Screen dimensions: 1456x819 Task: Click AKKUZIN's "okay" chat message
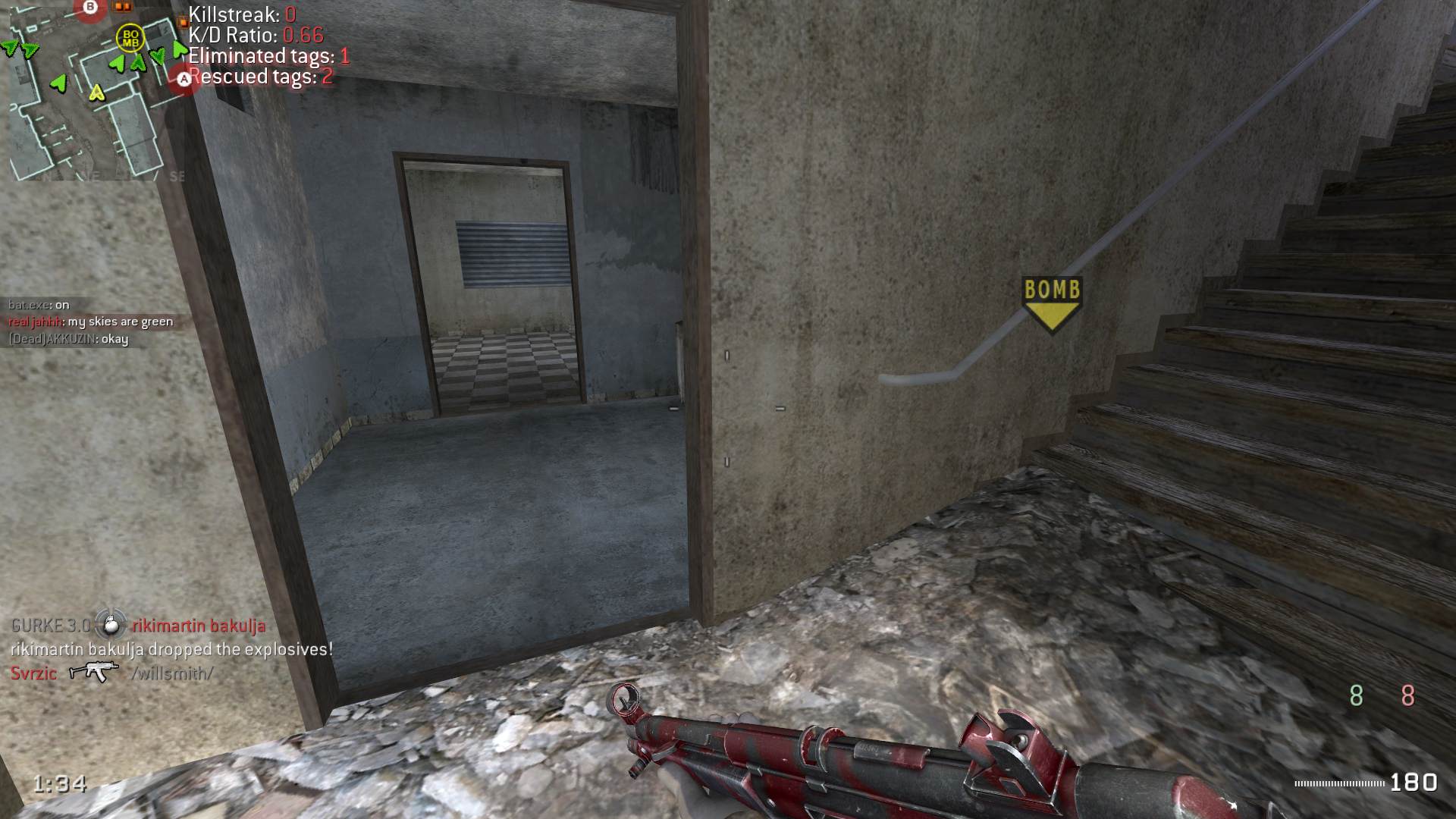[x=68, y=339]
